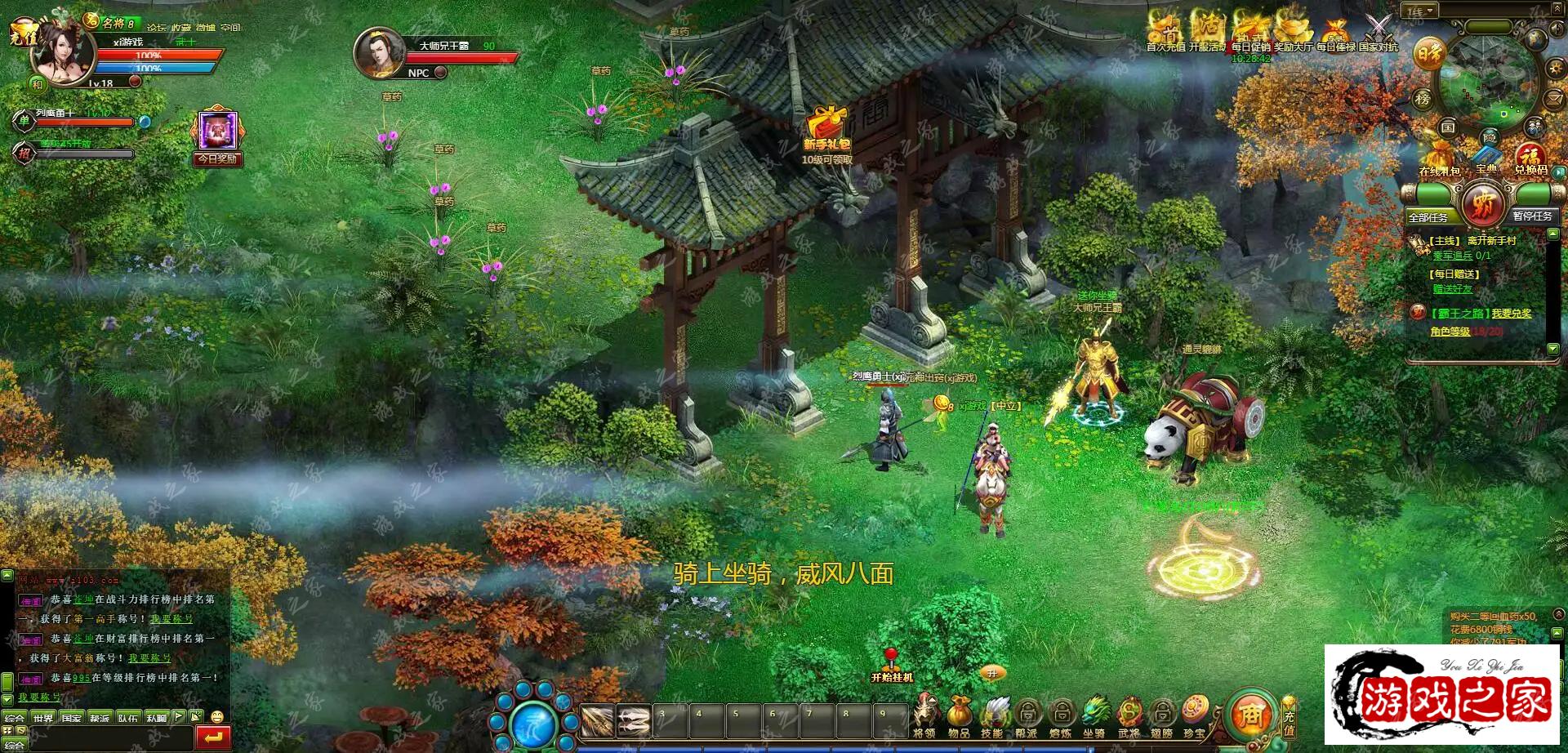
Task: Click the circular minimap
Action: (1487, 83)
